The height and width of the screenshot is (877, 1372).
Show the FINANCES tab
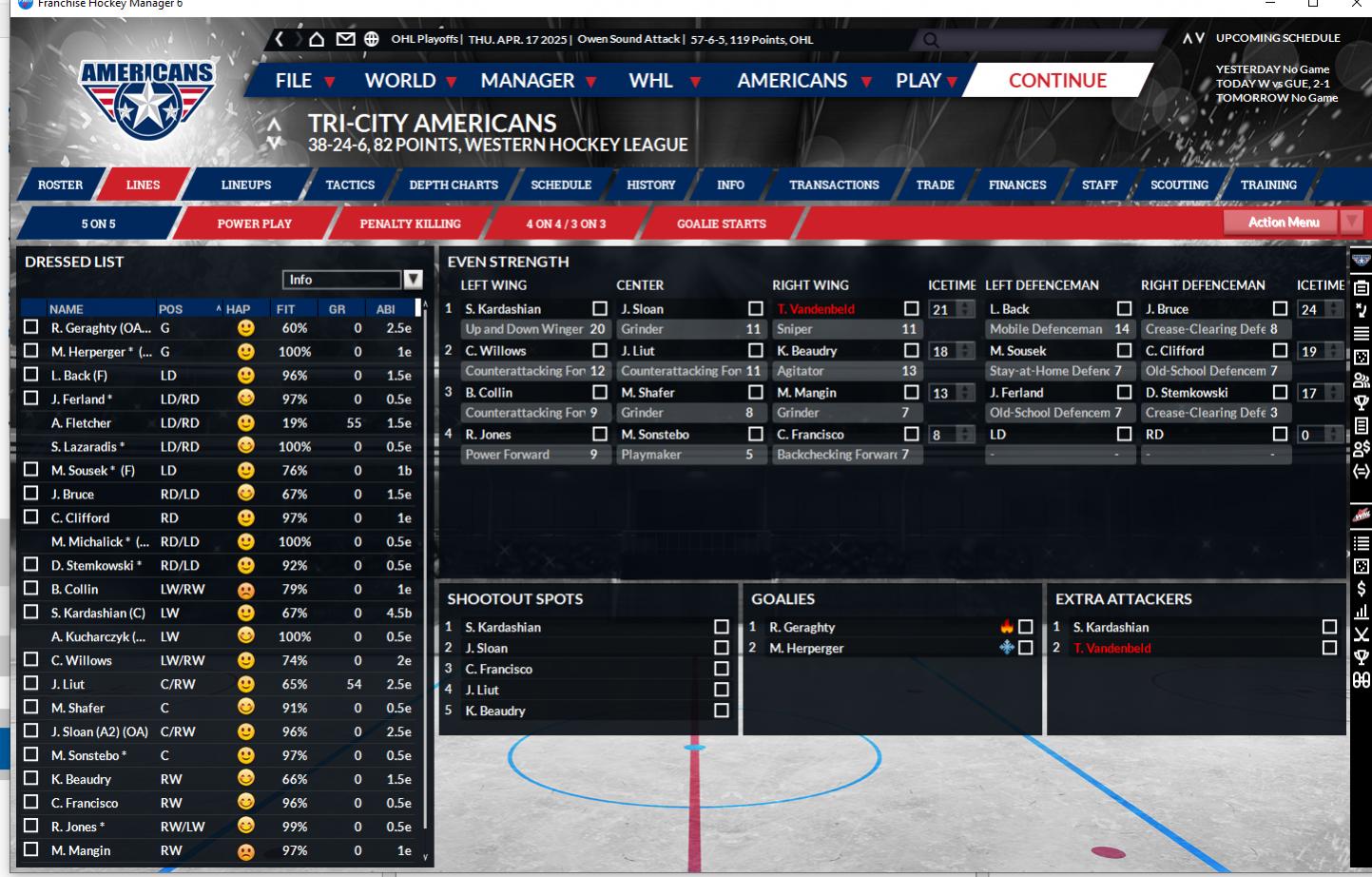(1016, 185)
